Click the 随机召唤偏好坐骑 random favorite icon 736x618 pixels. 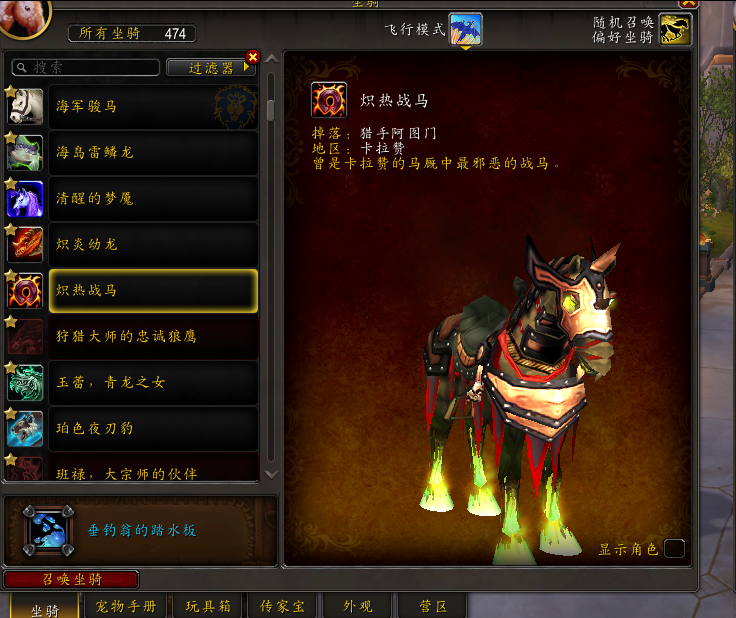pyautogui.click(x=675, y=29)
